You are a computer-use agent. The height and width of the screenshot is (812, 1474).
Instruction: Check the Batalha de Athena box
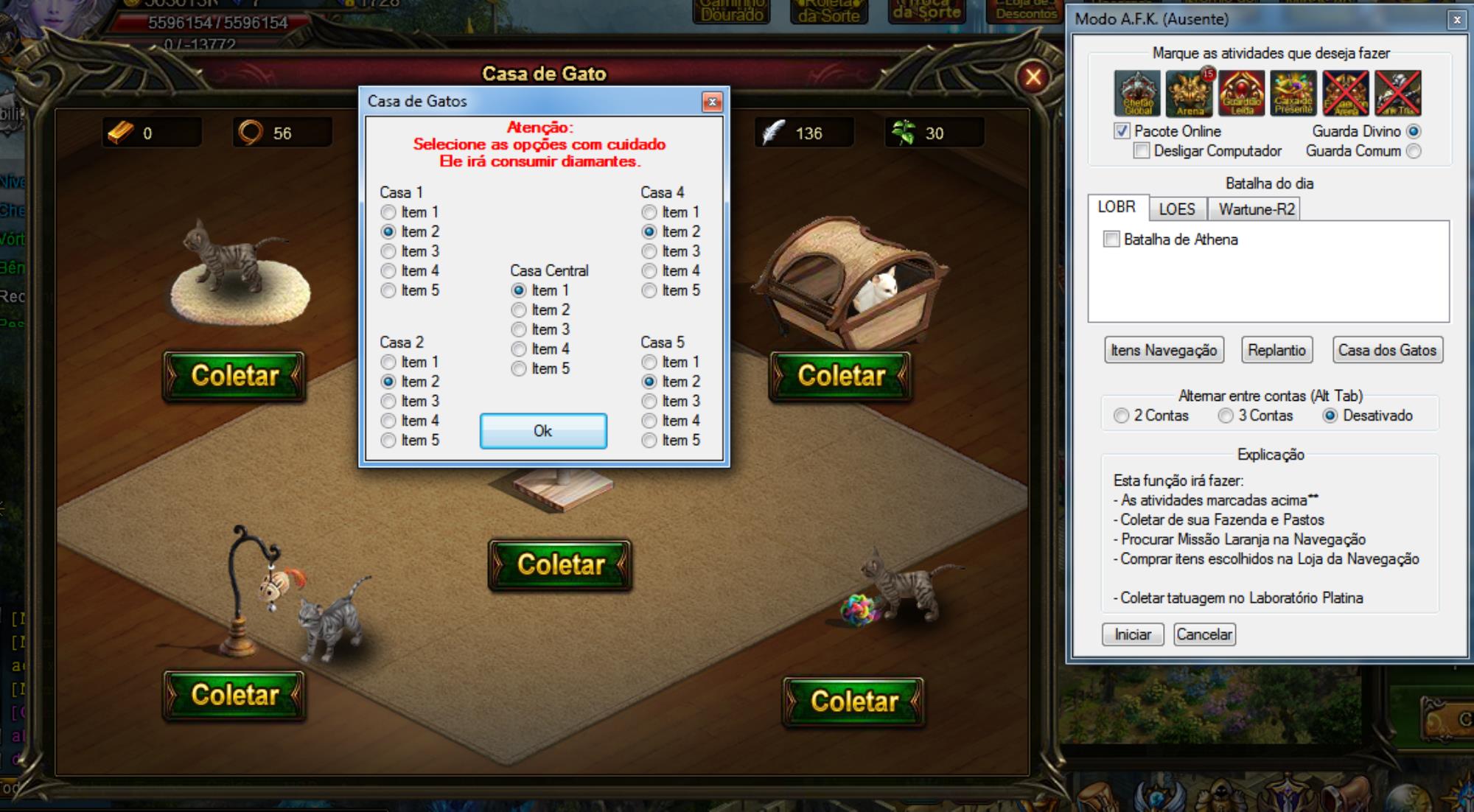click(1111, 239)
